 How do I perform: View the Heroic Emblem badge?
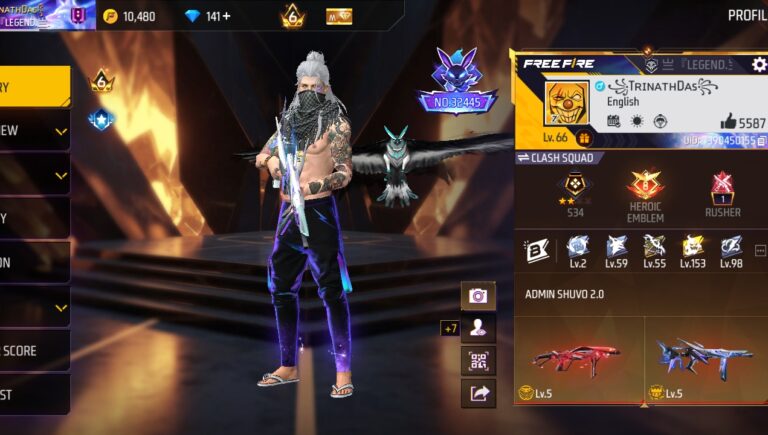click(645, 189)
